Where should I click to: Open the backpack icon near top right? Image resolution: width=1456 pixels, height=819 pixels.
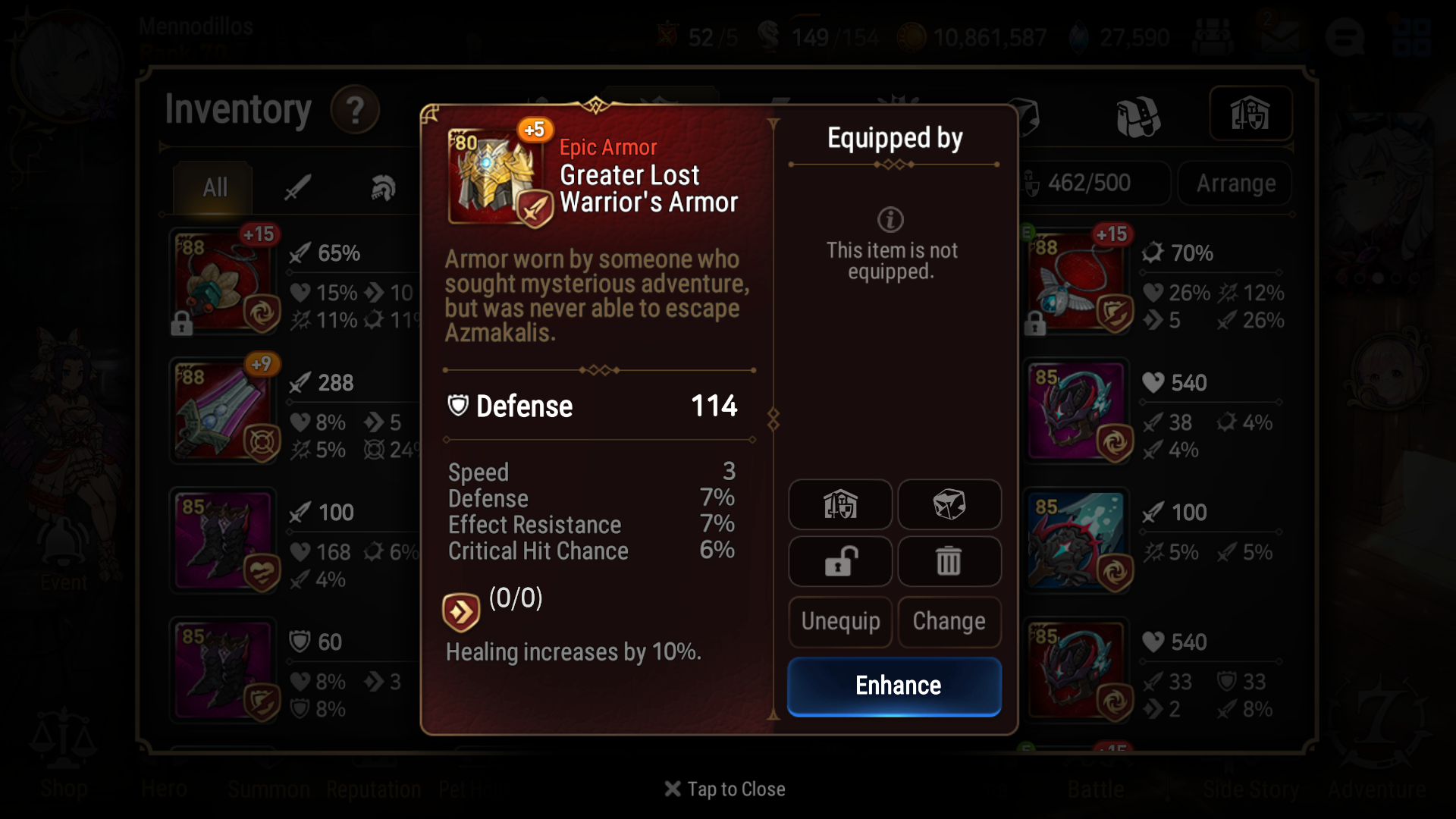[x=1138, y=115]
